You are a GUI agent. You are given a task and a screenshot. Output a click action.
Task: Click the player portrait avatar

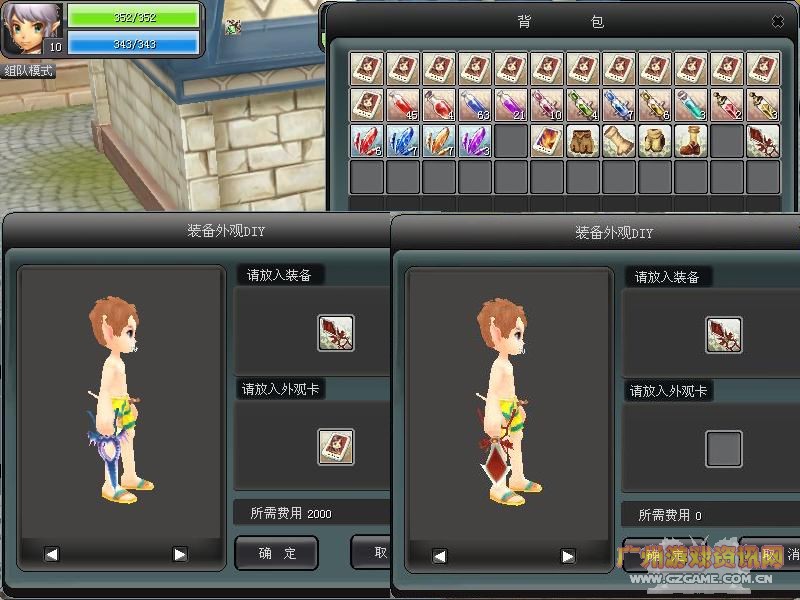click(x=31, y=27)
